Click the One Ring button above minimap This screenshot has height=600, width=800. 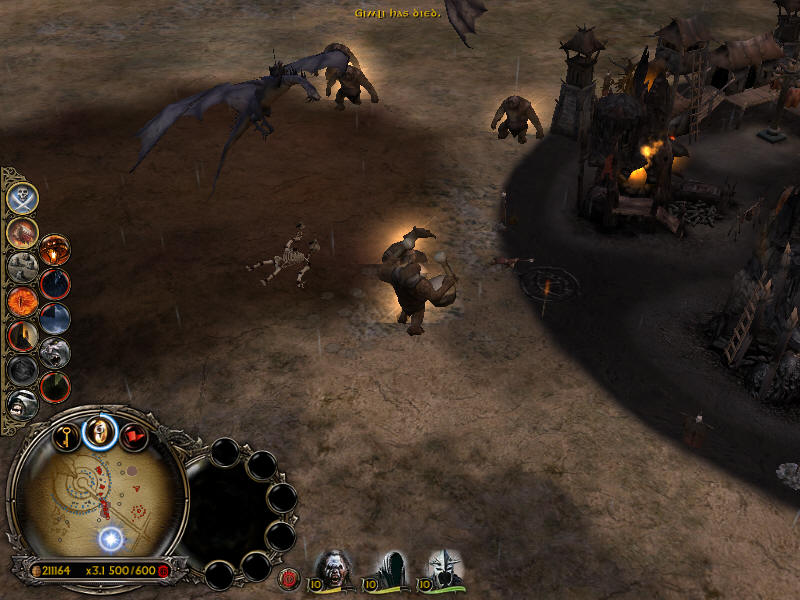[x=99, y=431]
